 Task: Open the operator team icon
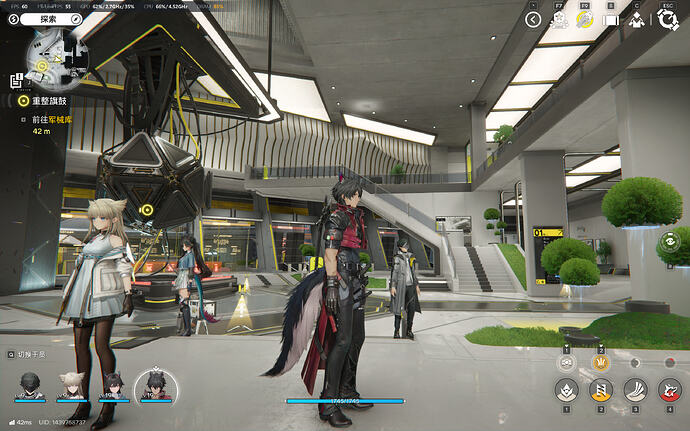(636, 19)
